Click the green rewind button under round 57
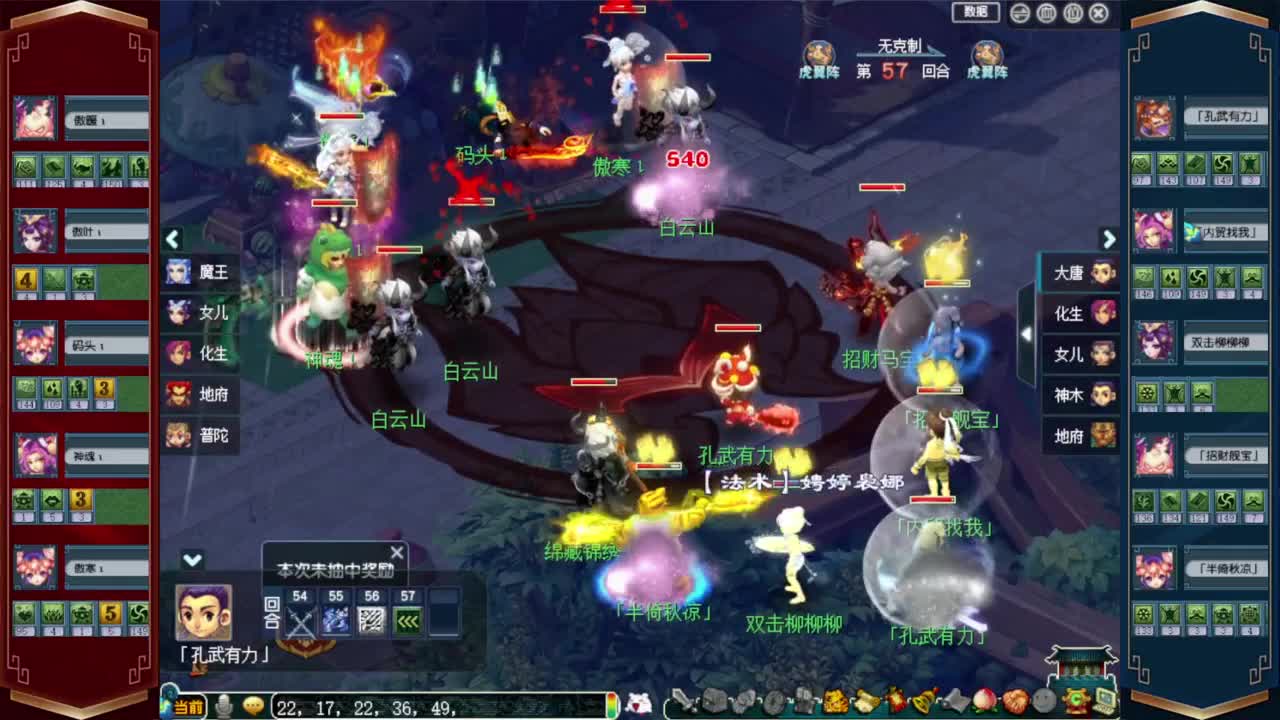This screenshot has width=1280, height=720. (x=408, y=618)
